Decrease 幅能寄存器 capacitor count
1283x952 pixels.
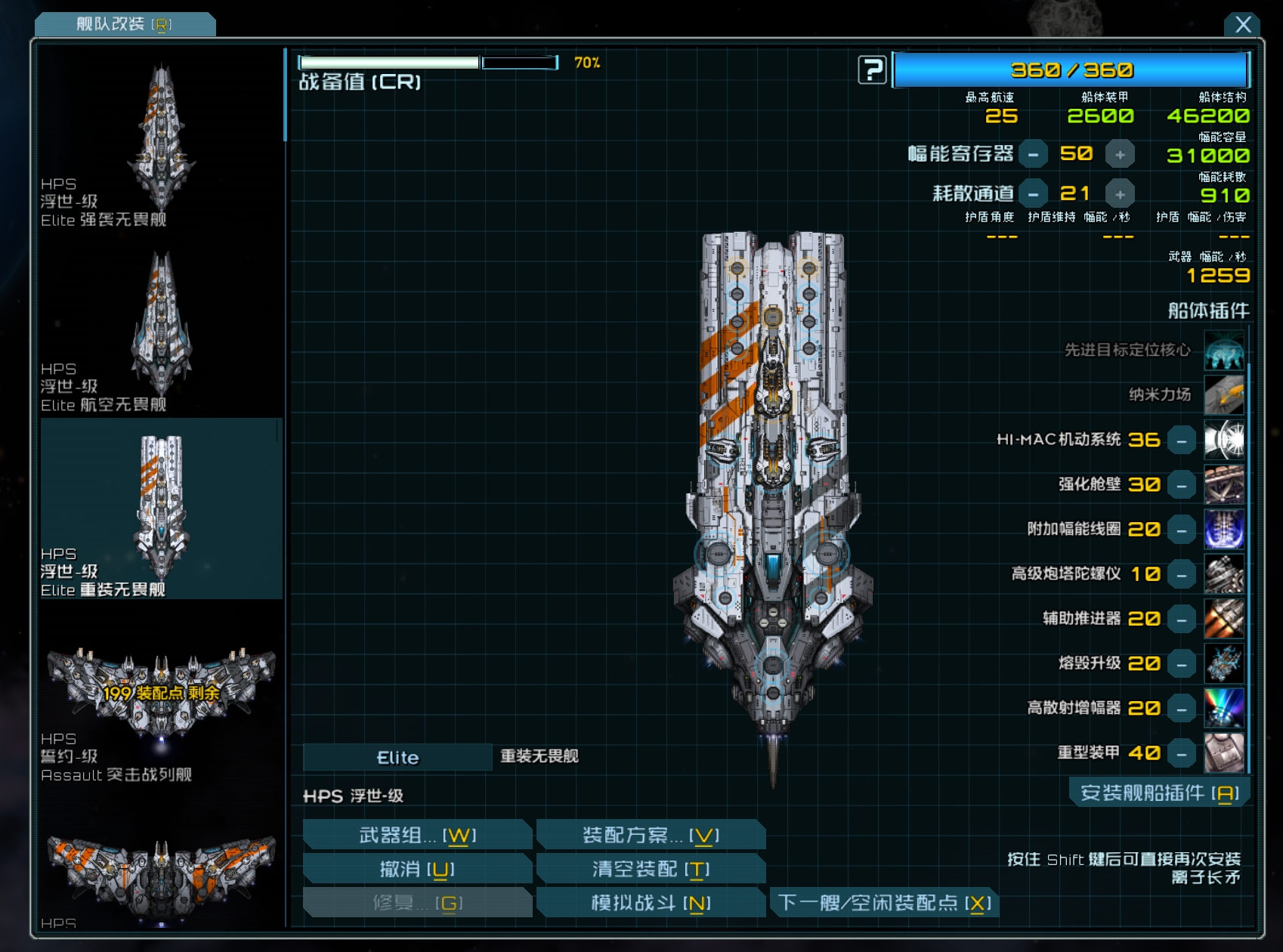(x=1033, y=154)
